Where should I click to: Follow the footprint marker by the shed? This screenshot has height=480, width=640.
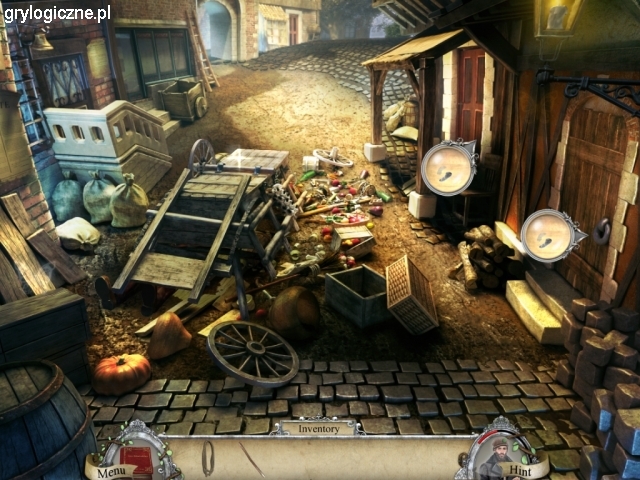[447, 167]
